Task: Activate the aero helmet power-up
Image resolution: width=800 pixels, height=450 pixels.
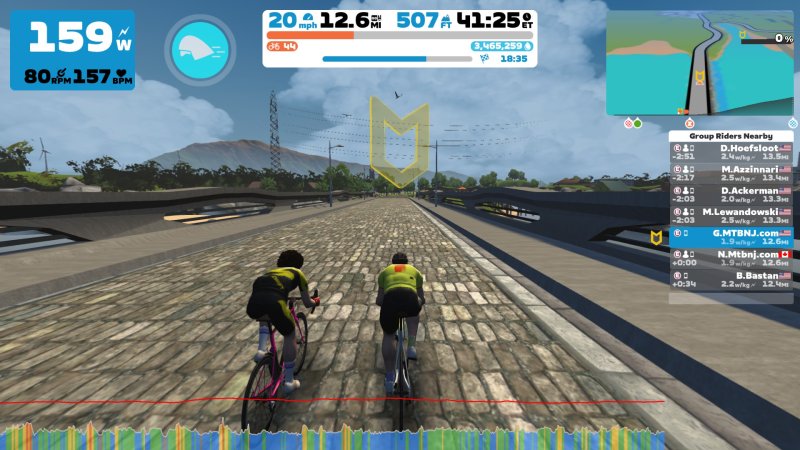Action: tap(200, 48)
